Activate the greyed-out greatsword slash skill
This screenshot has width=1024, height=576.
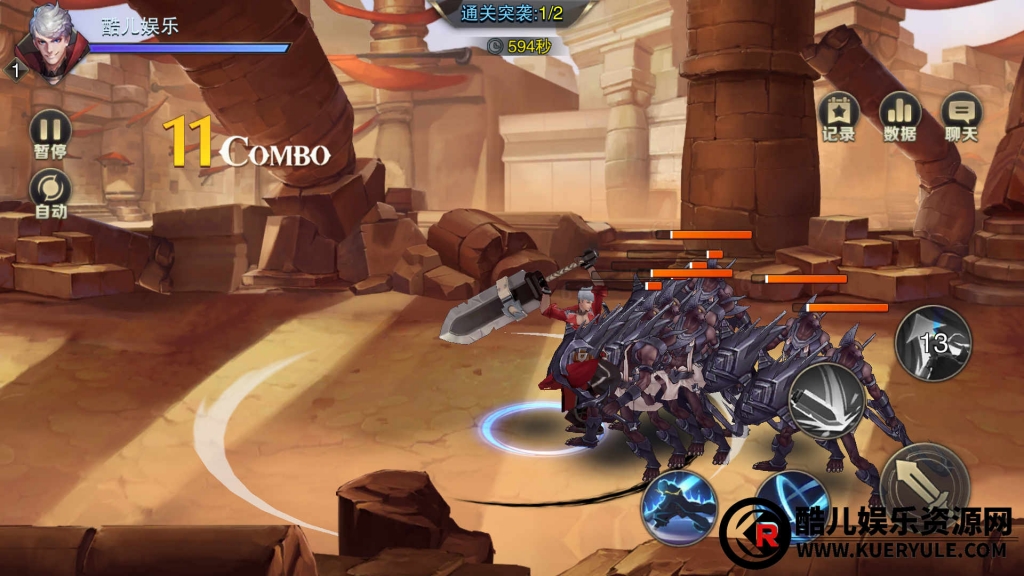(x=826, y=400)
